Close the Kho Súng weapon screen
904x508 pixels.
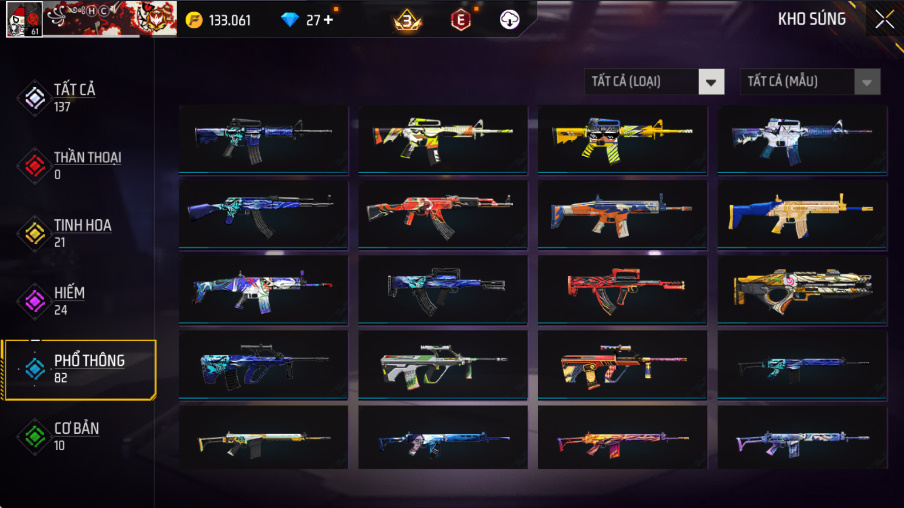(884, 19)
